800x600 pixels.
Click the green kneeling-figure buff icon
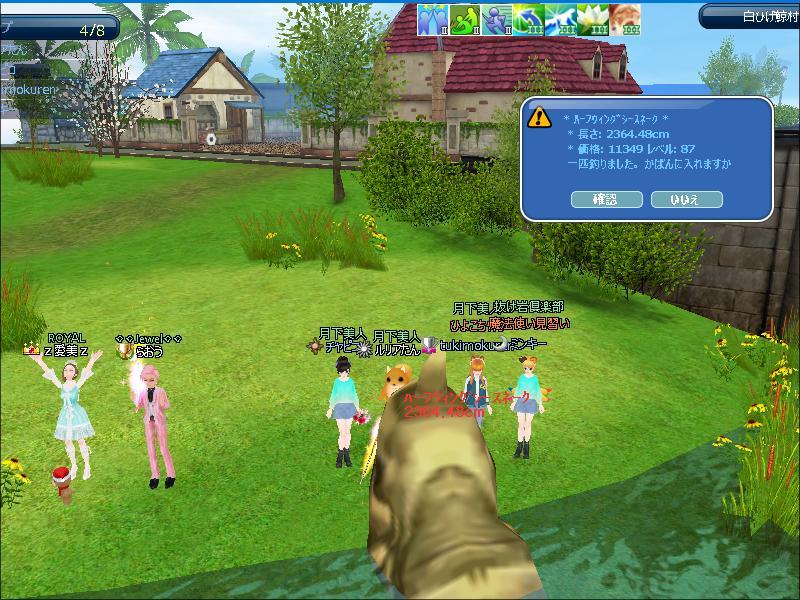(463, 19)
